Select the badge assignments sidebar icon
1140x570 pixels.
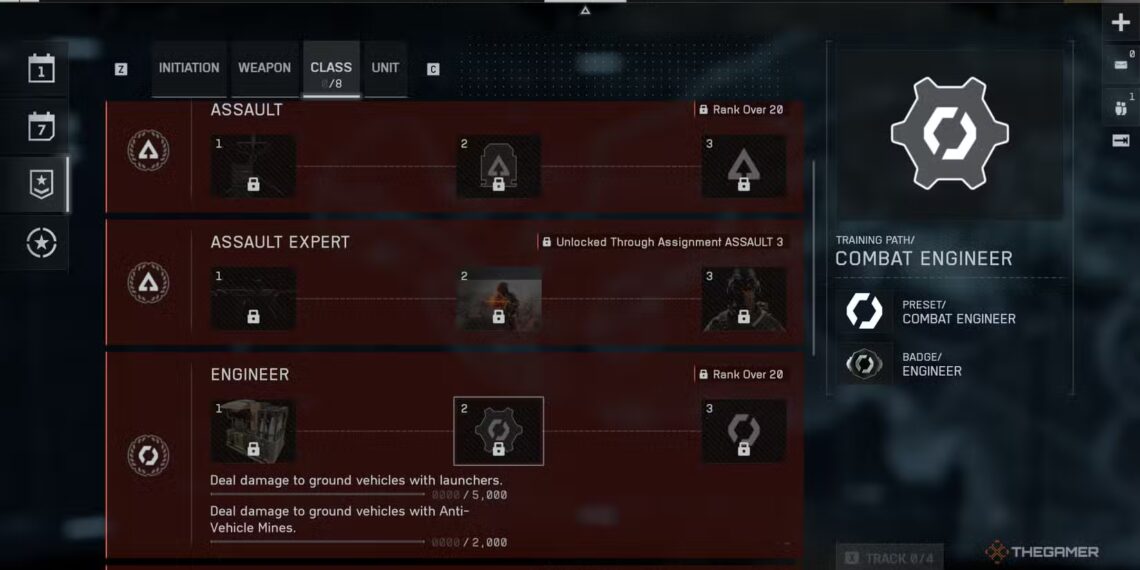[42, 184]
